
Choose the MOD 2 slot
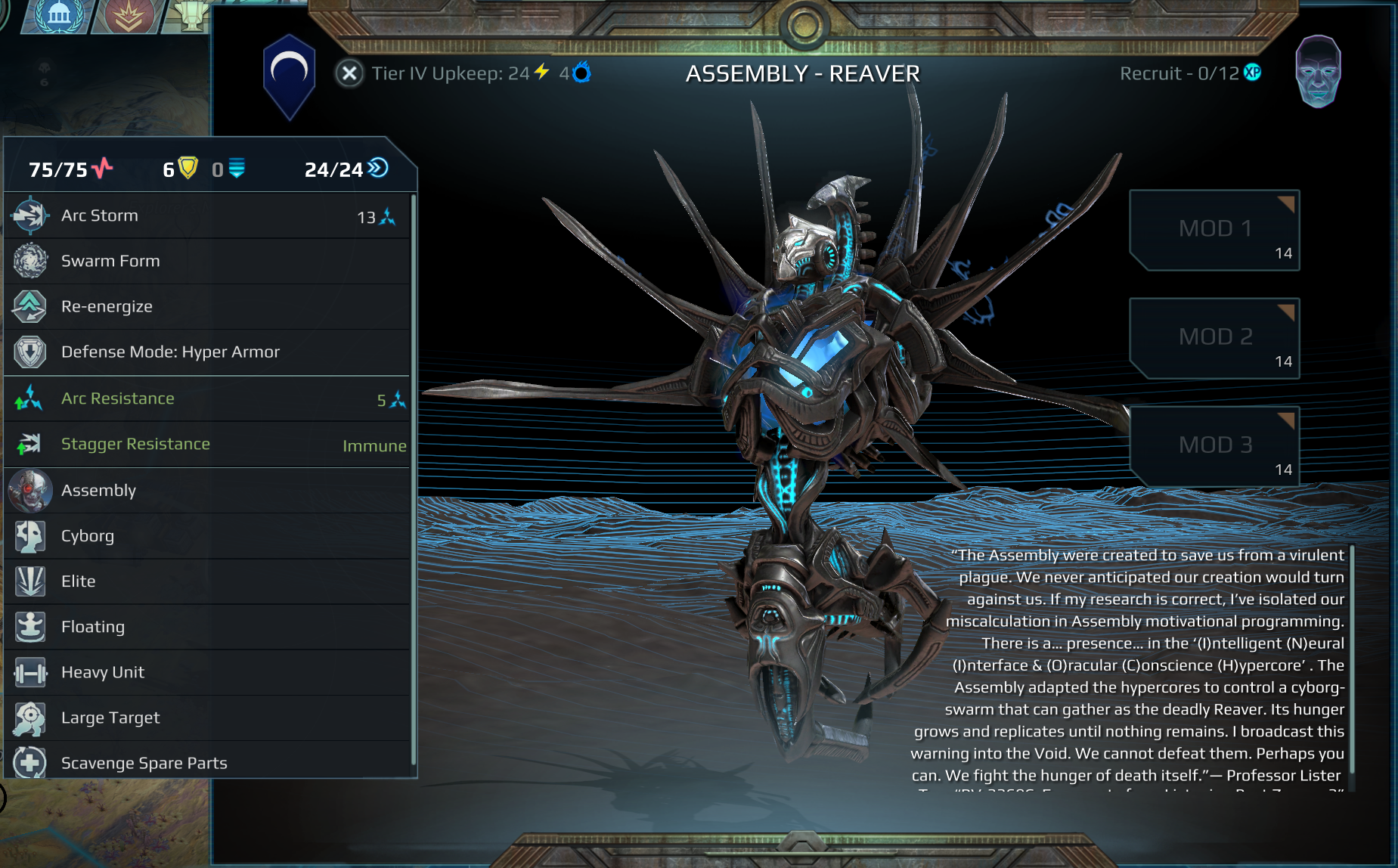(1214, 338)
